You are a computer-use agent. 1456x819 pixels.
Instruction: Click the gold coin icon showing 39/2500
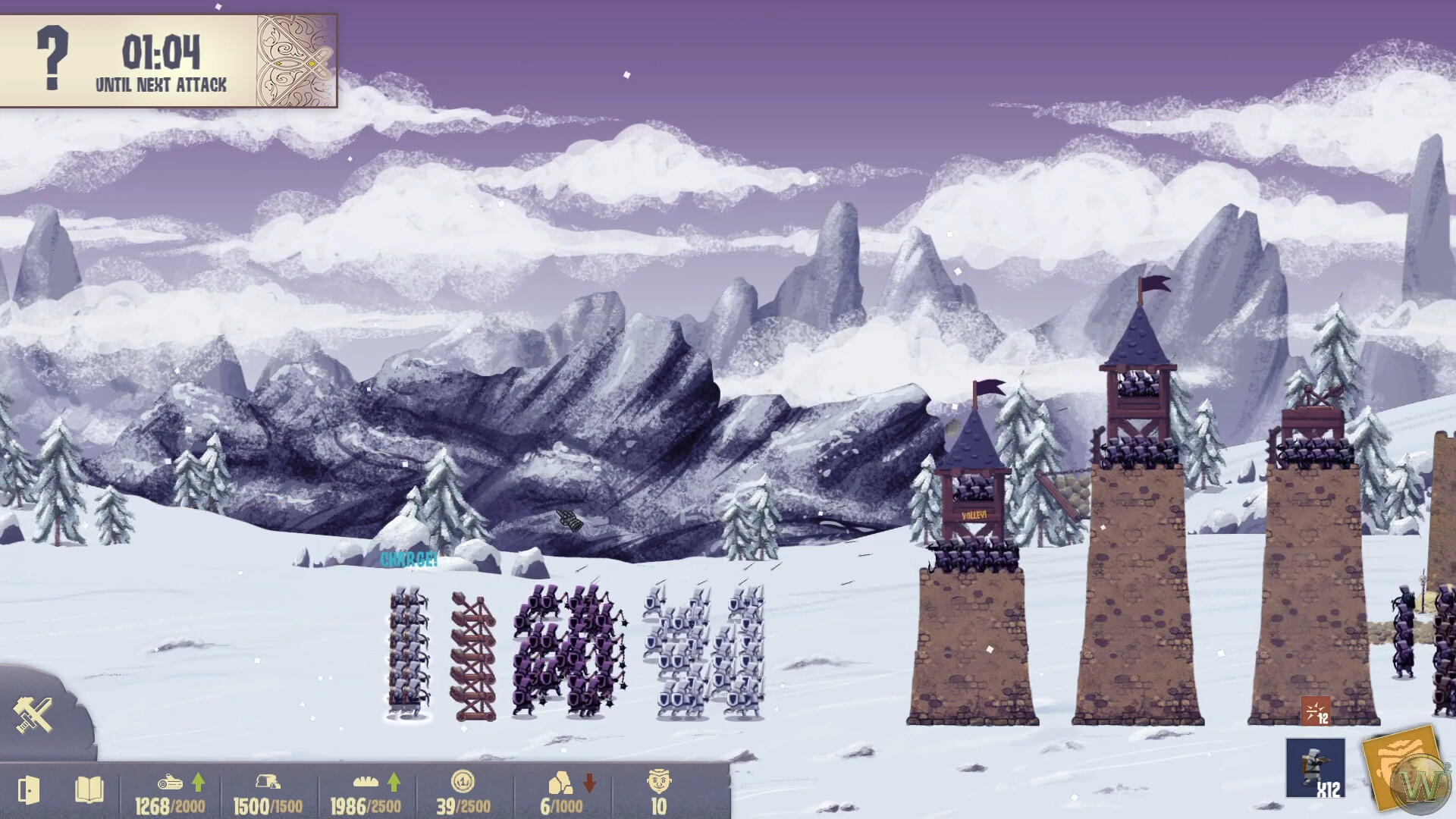click(x=463, y=781)
